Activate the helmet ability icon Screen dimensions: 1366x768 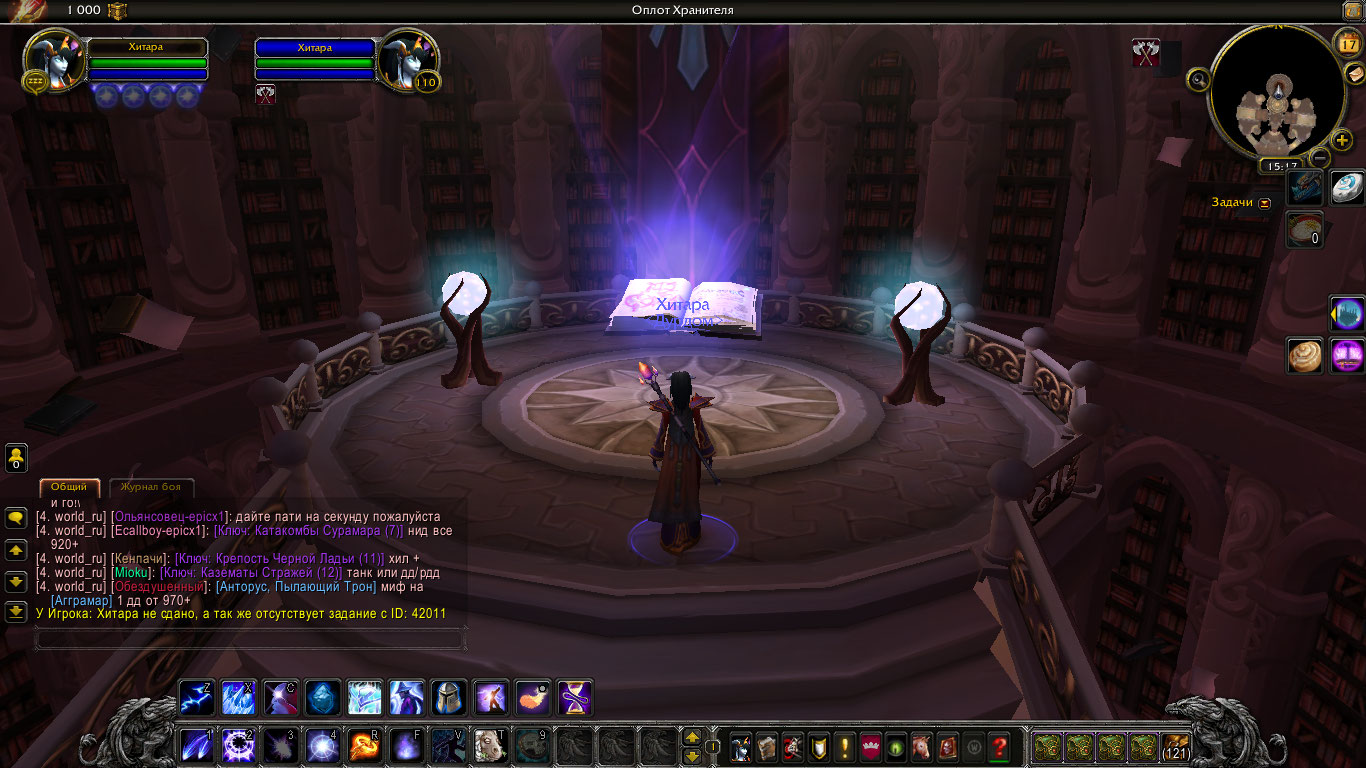pos(448,697)
